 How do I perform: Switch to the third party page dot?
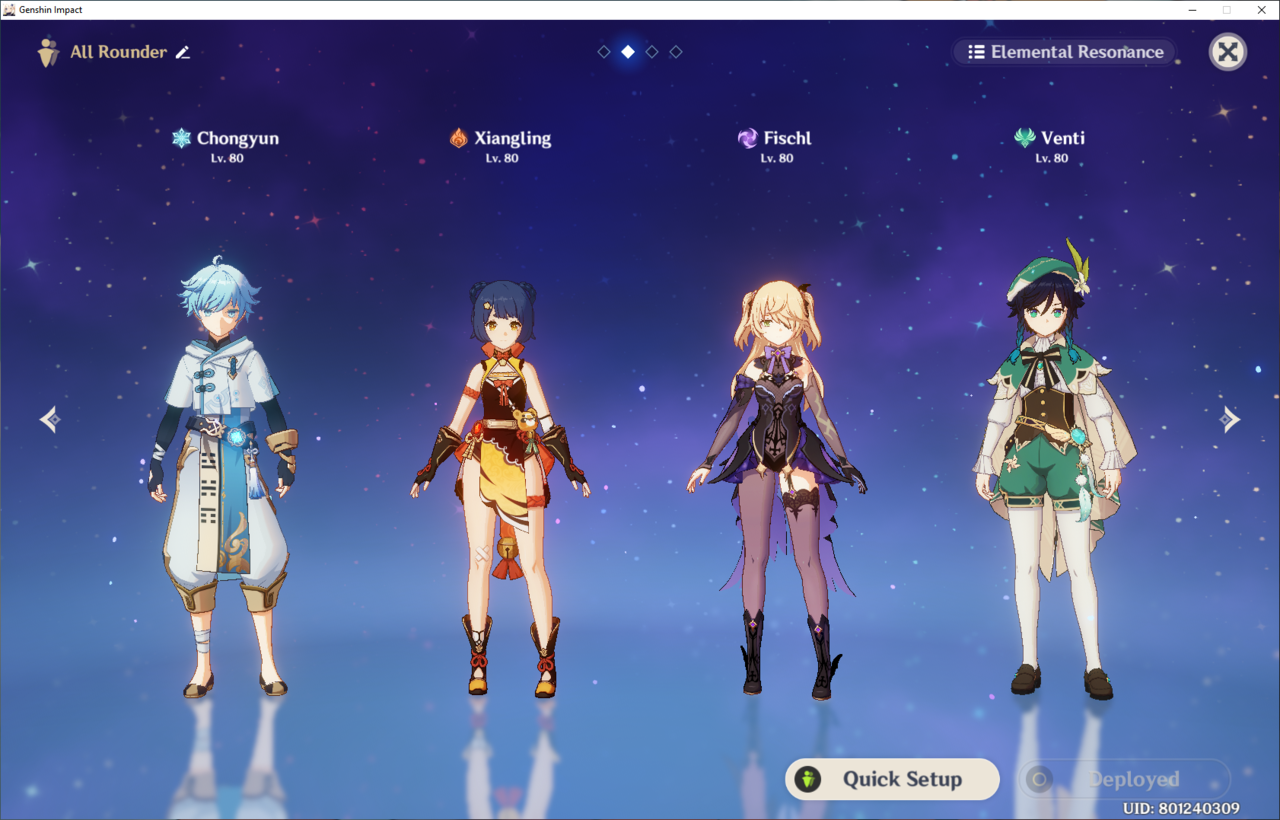(x=652, y=51)
